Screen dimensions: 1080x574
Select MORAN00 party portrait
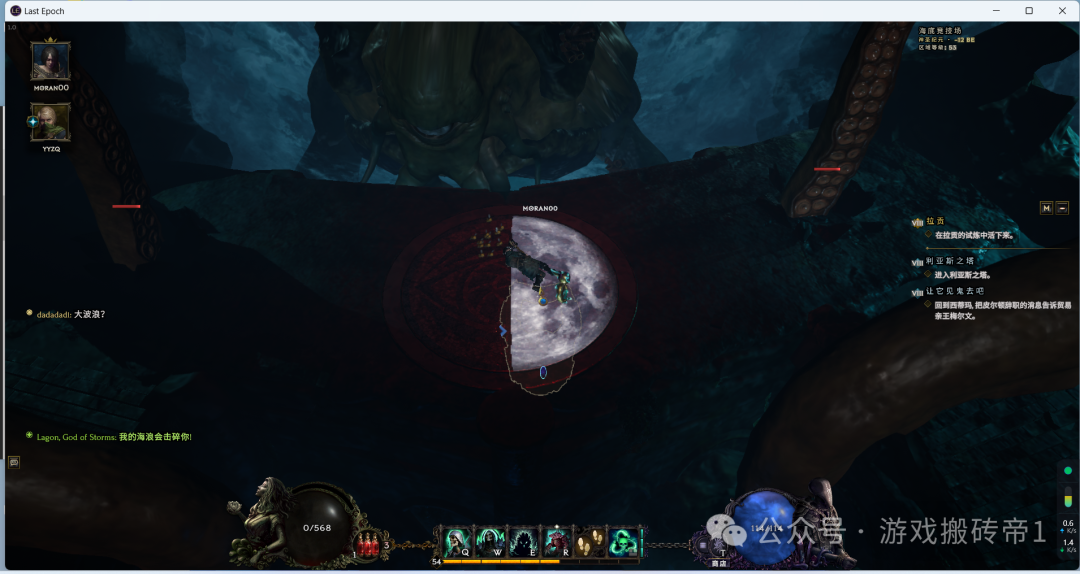point(50,61)
